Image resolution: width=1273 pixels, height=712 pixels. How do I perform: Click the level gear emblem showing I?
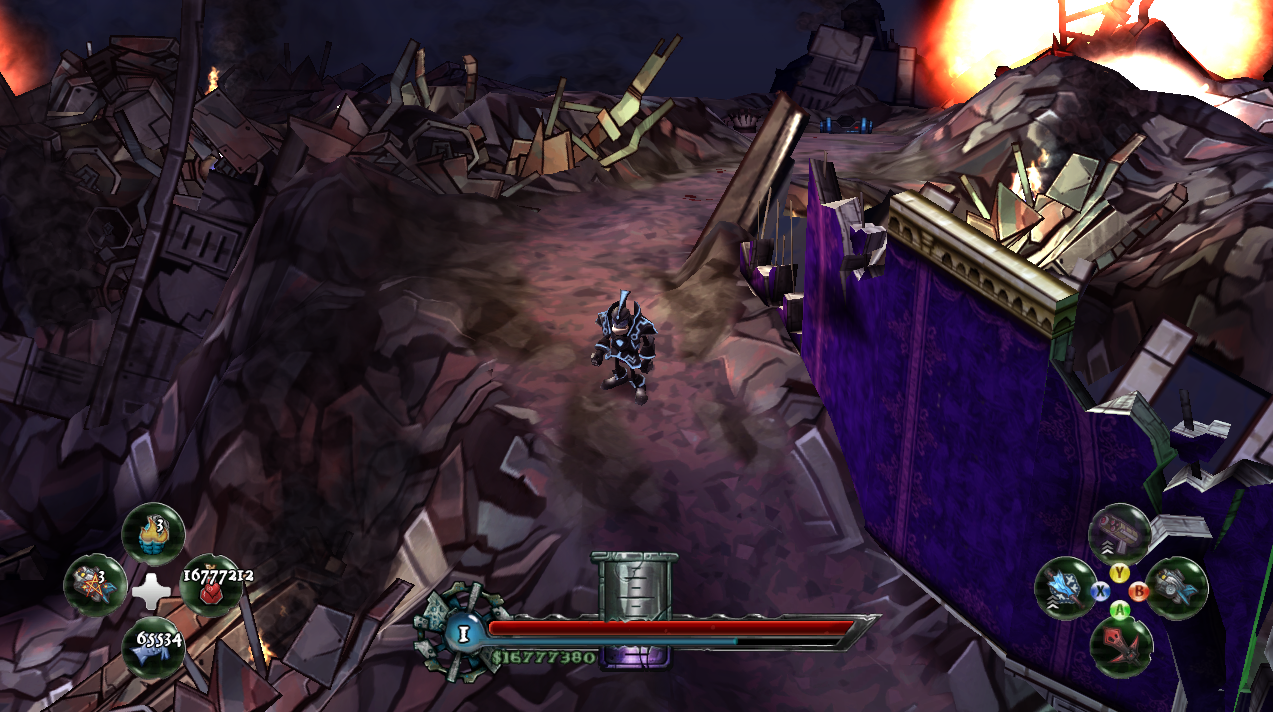tap(461, 631)
